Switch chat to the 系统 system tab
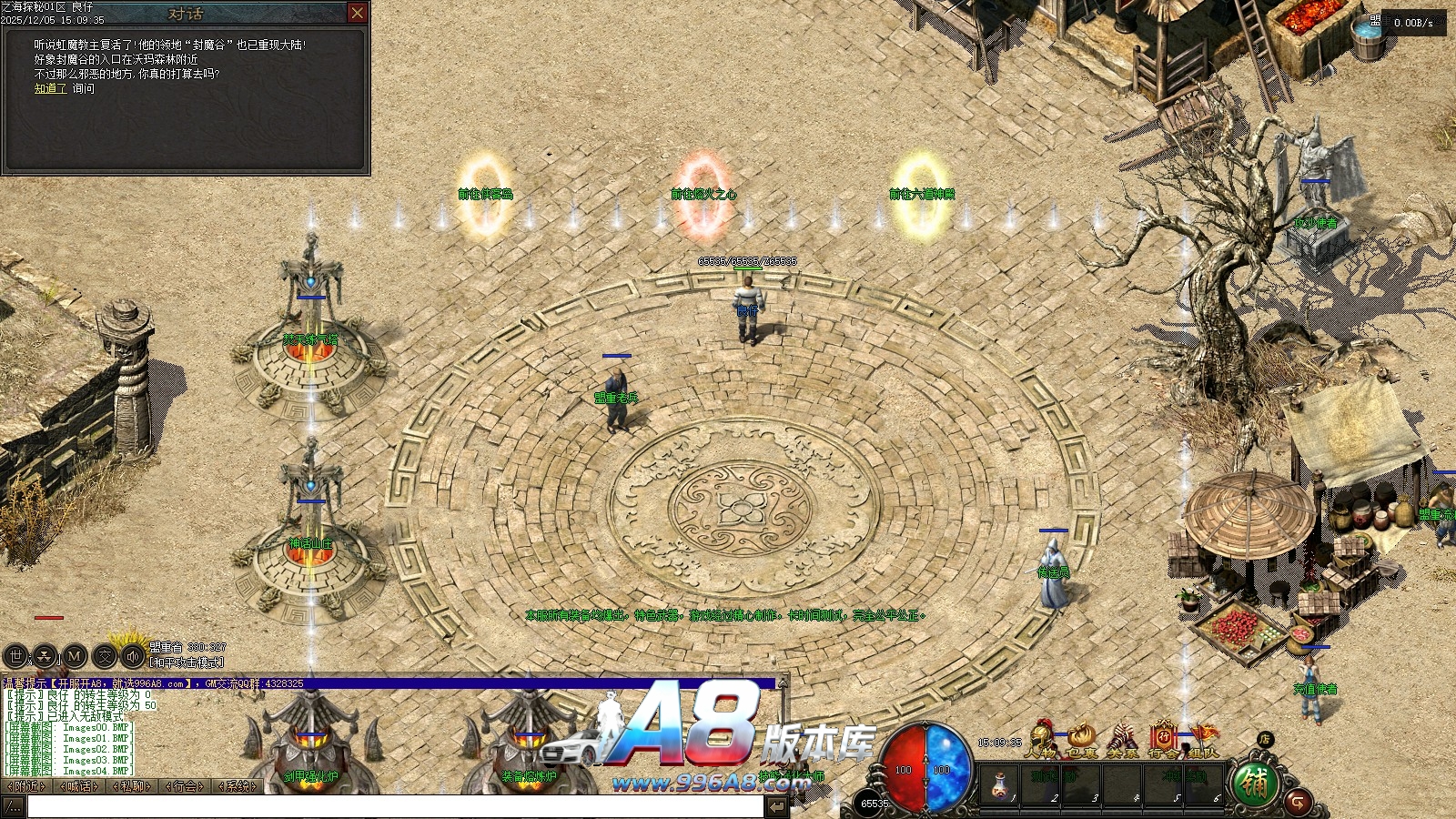This screenshot has width=1456, height=819. click(x=238, y=786)
